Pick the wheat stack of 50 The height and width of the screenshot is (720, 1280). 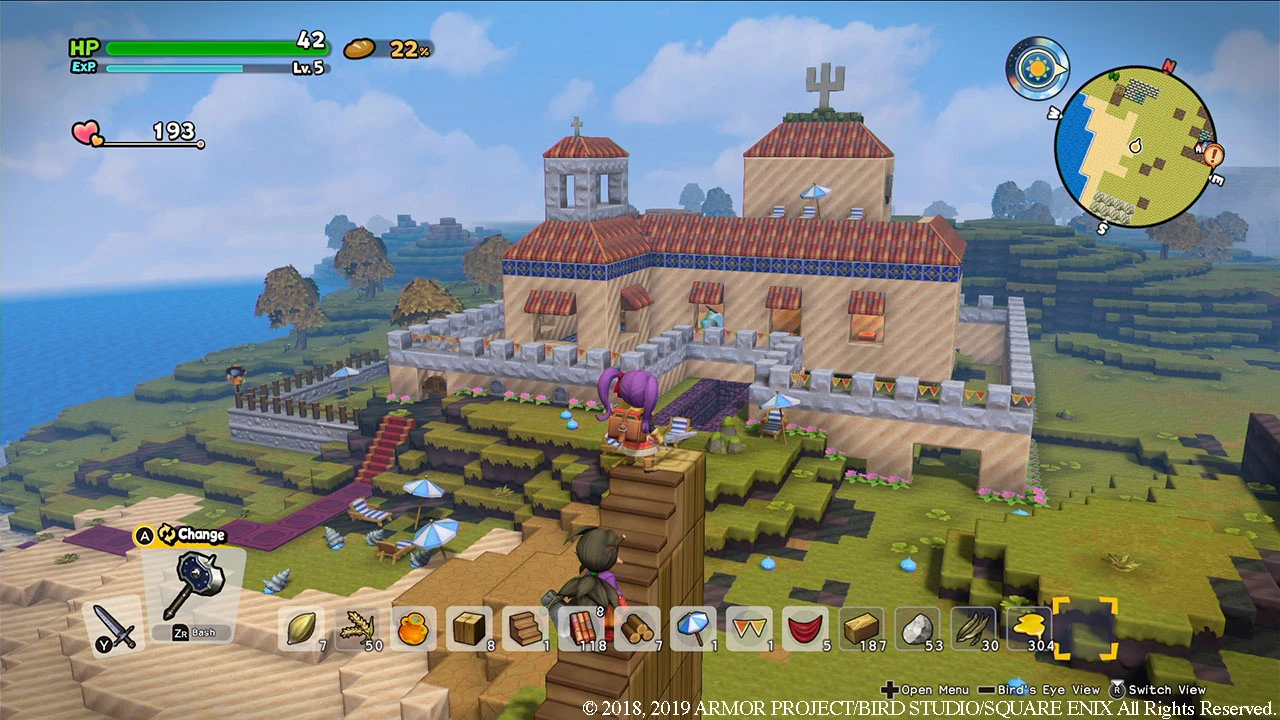coord(358,628)
